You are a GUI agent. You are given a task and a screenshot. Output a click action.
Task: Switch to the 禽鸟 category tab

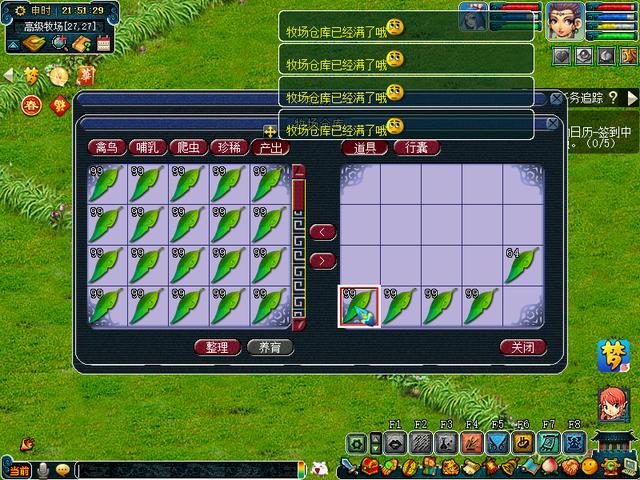click(108, 147)
